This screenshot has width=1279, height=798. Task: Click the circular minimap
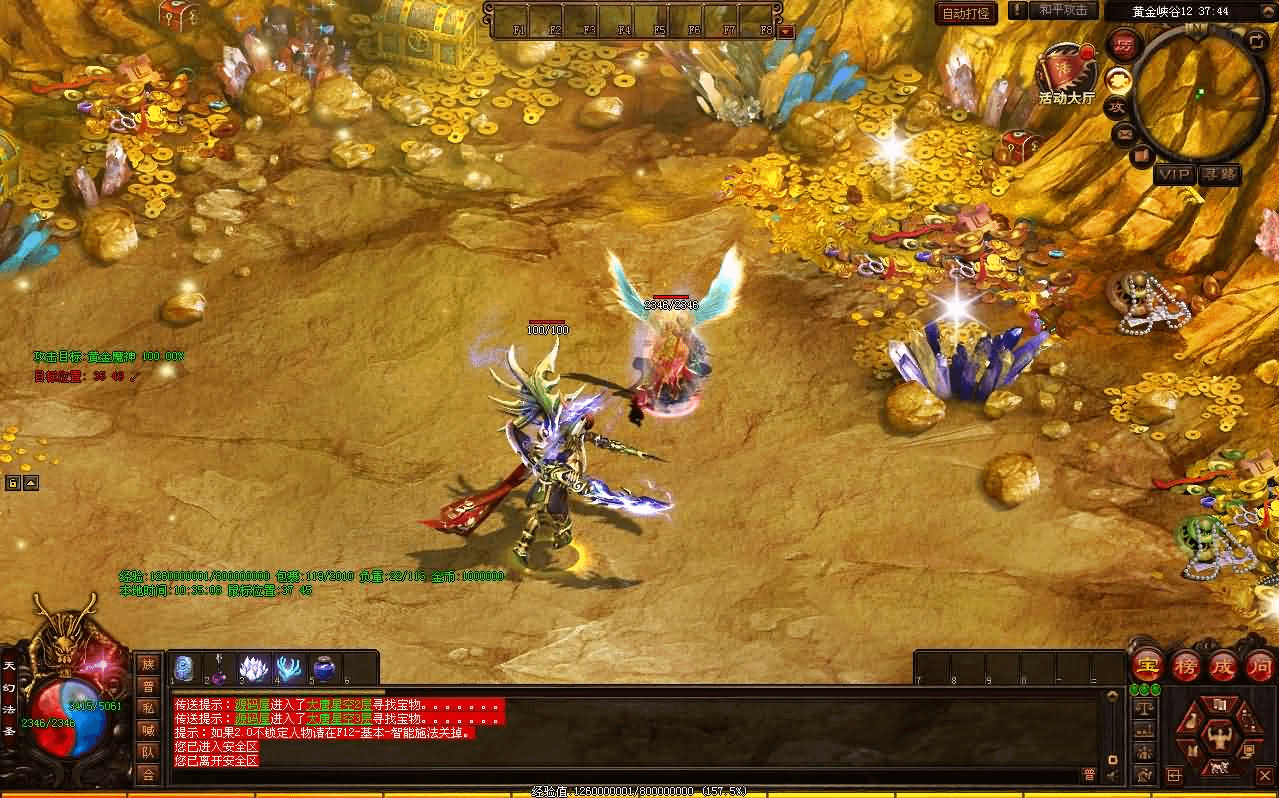(1200, 92)
